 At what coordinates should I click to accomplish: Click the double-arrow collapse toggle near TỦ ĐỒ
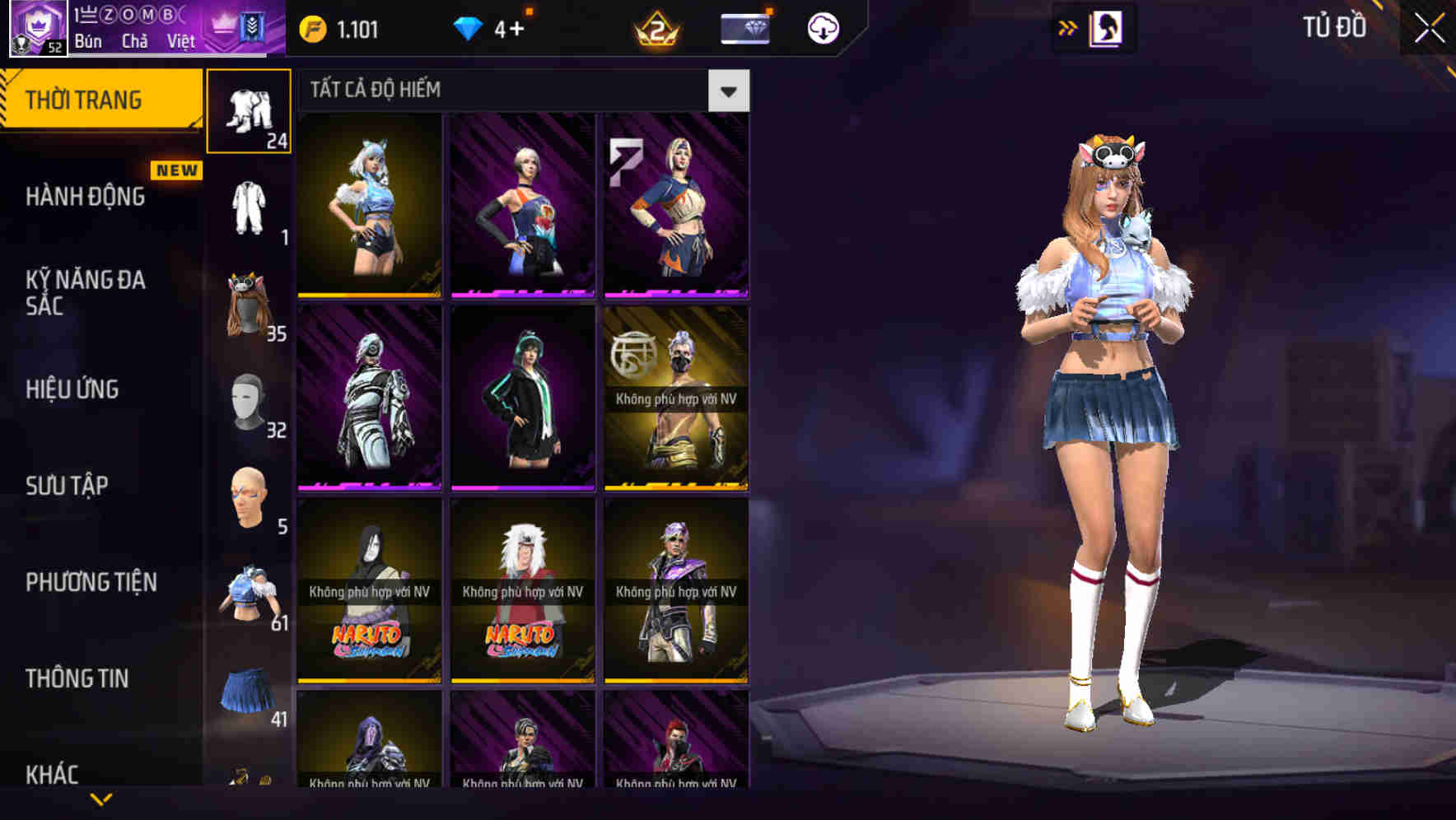[1068, 27]
